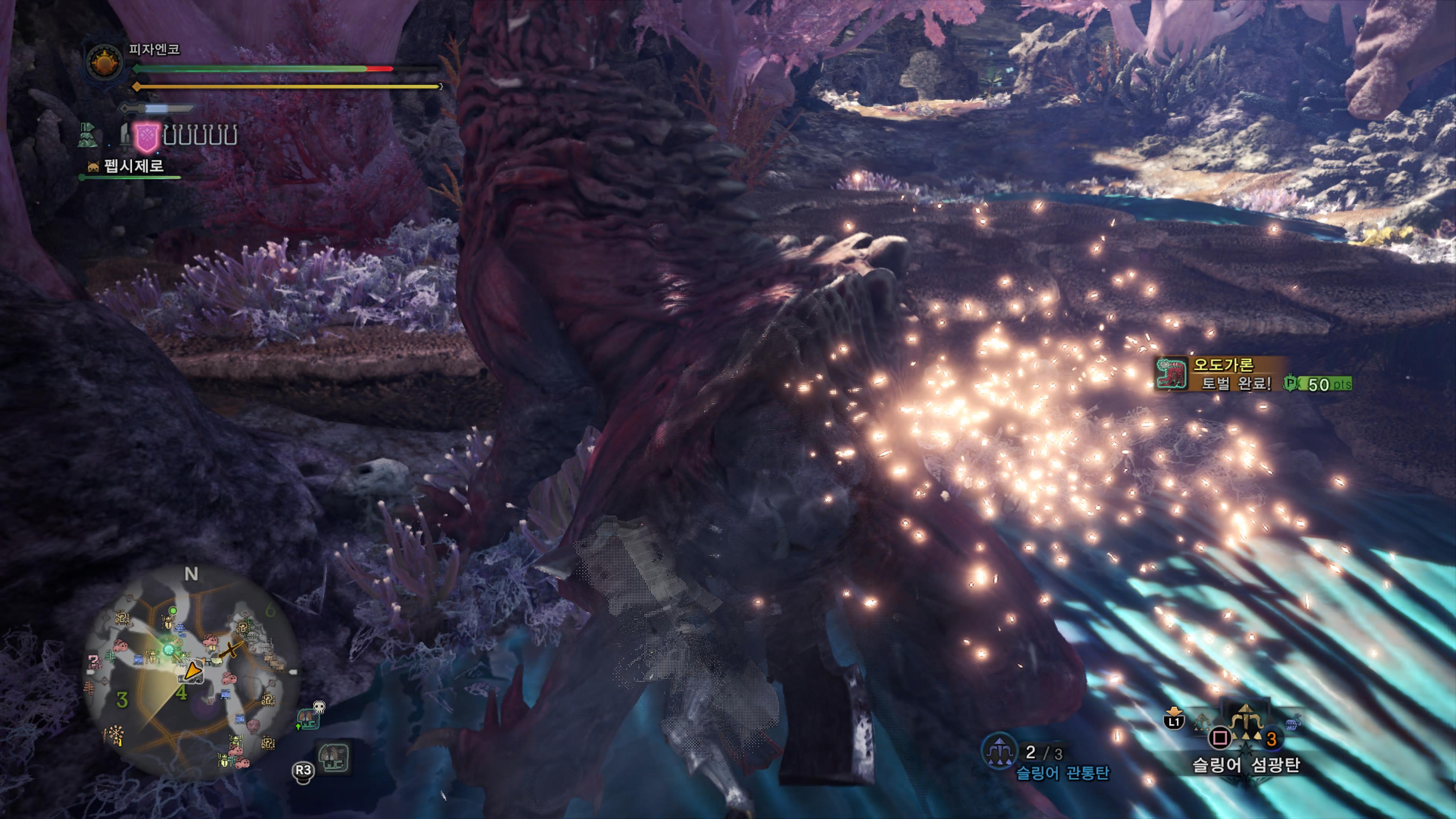The height and width of the screenshot is (819, 1456).
Task: Select the green magnifier tracking marker on minimap
Action: [x=169, y=650]
